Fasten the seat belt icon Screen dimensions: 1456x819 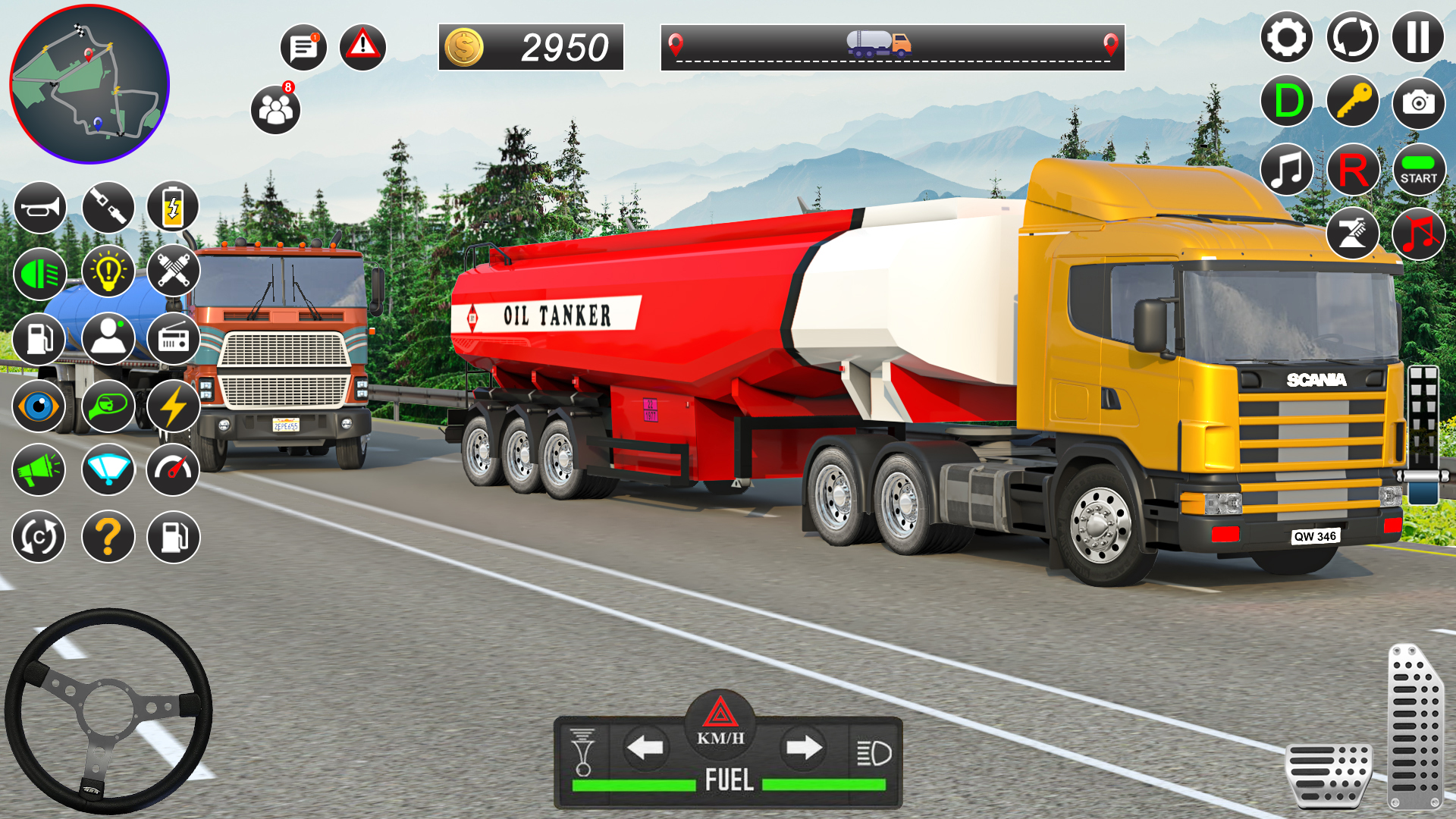[x=108, y=207]
